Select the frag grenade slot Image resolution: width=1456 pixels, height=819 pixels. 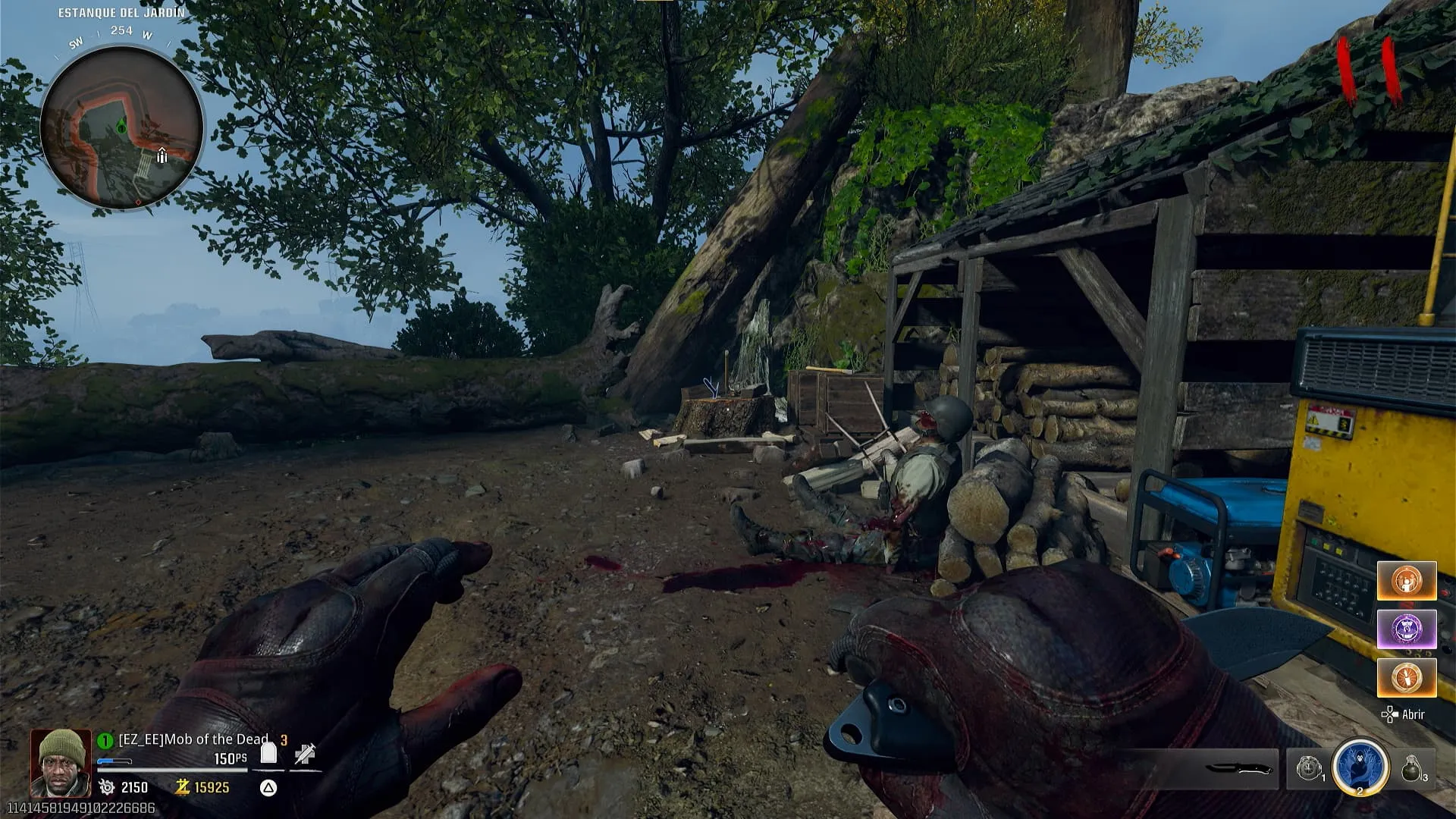1412,769
